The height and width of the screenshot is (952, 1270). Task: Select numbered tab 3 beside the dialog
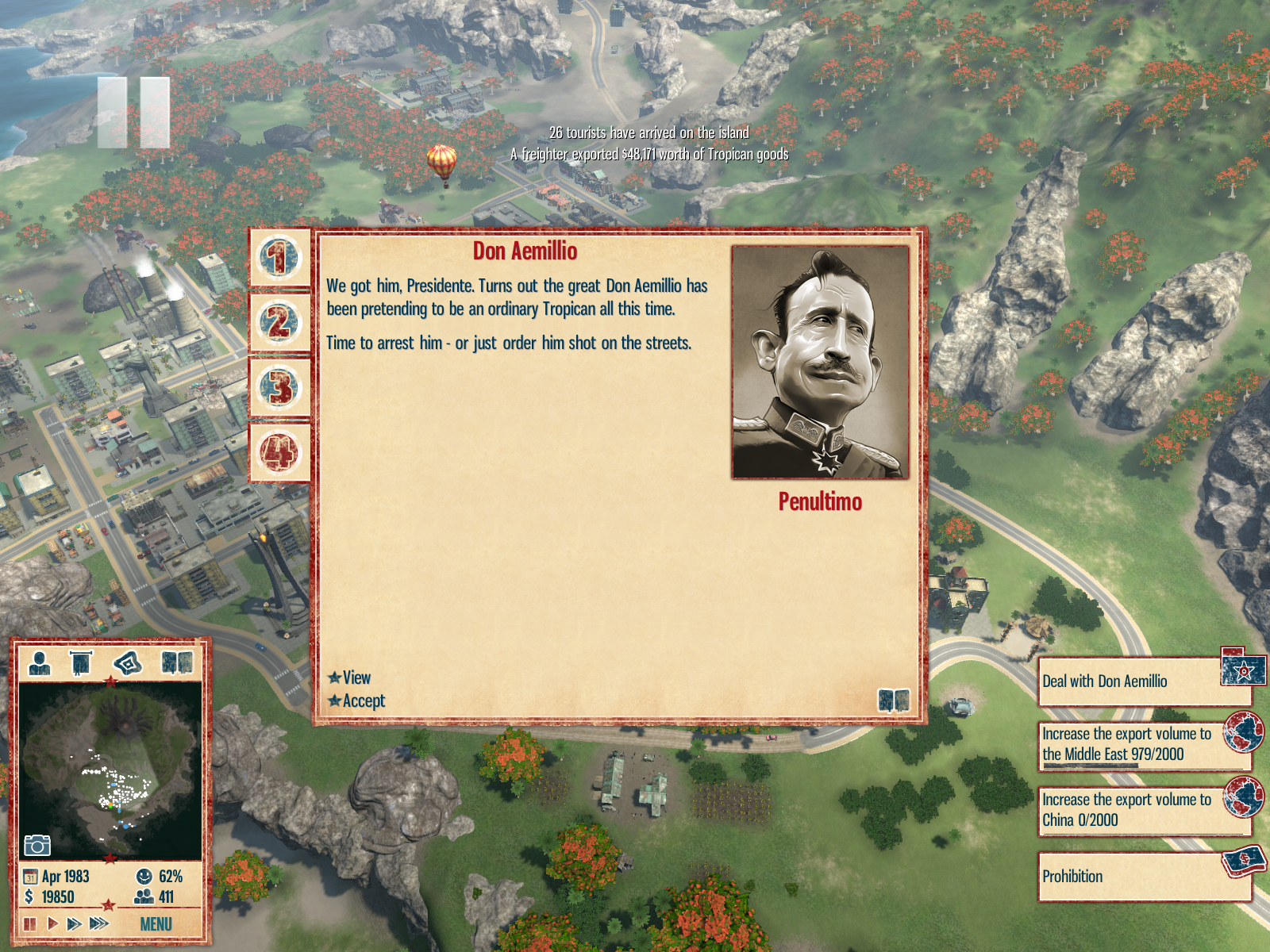(x=279, y=388)
